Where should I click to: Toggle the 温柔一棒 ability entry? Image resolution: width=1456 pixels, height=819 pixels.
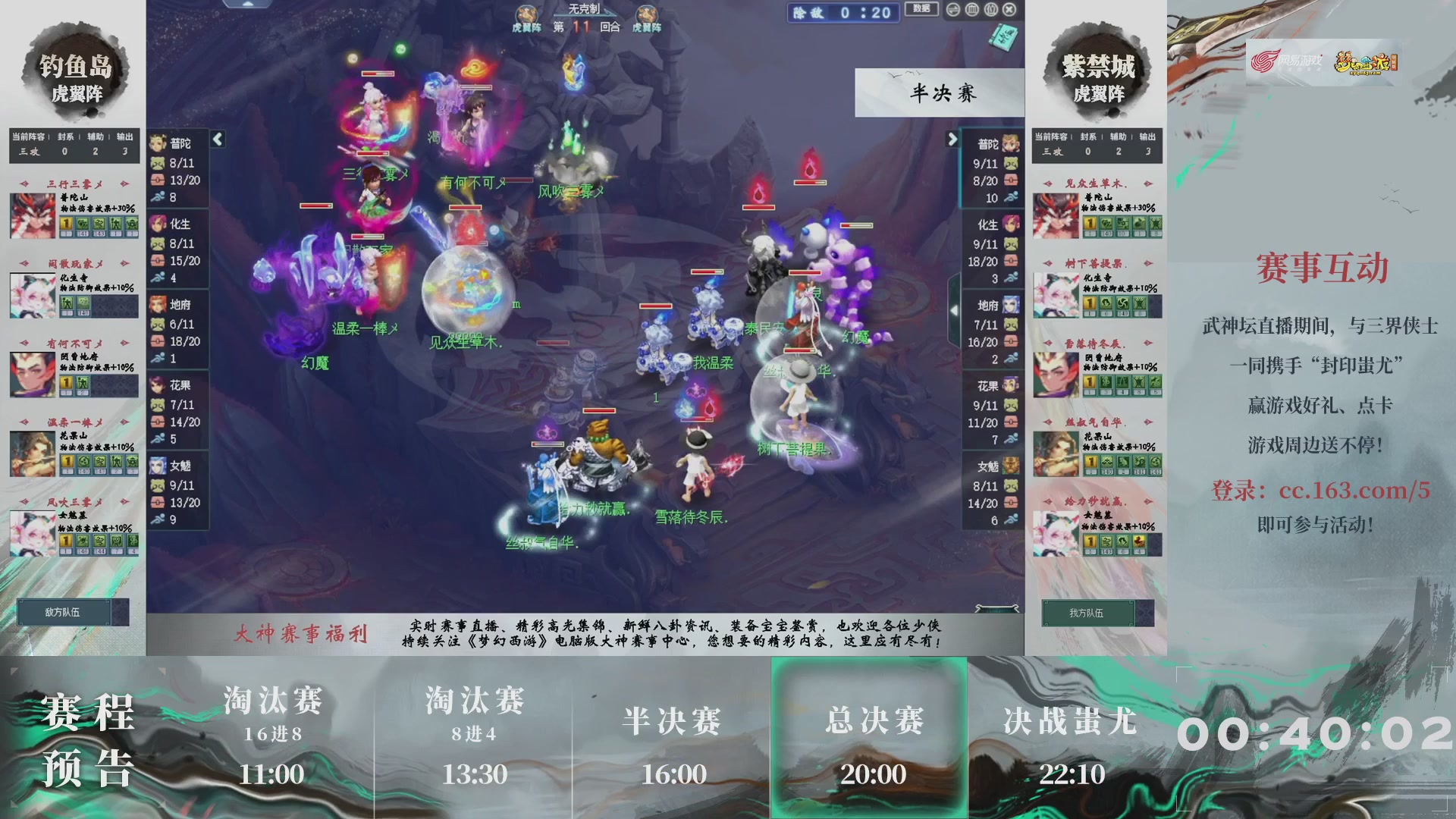coord(73,421)
